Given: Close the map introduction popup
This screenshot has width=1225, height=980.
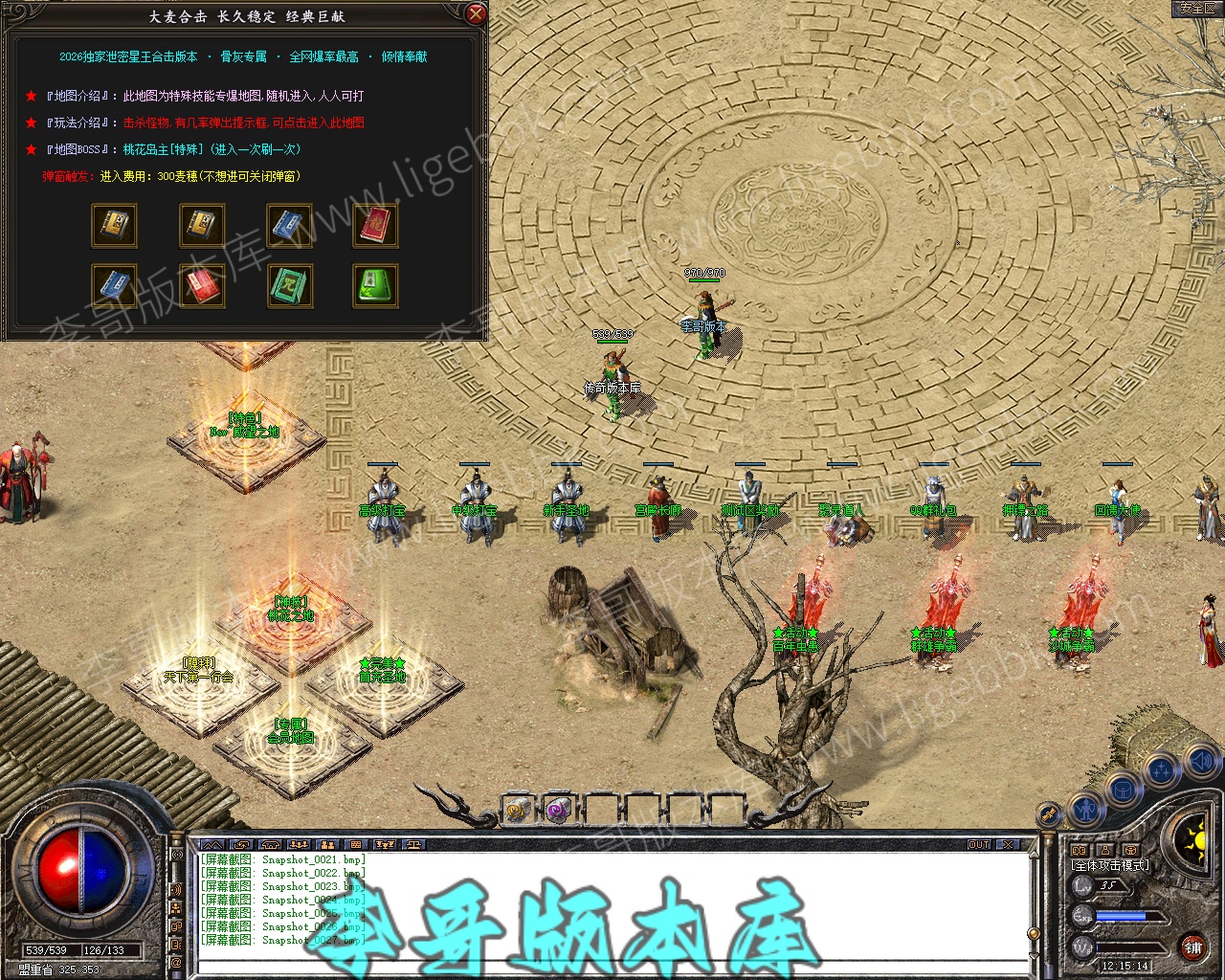Looking at the screenshot, I should pos(476,14).
